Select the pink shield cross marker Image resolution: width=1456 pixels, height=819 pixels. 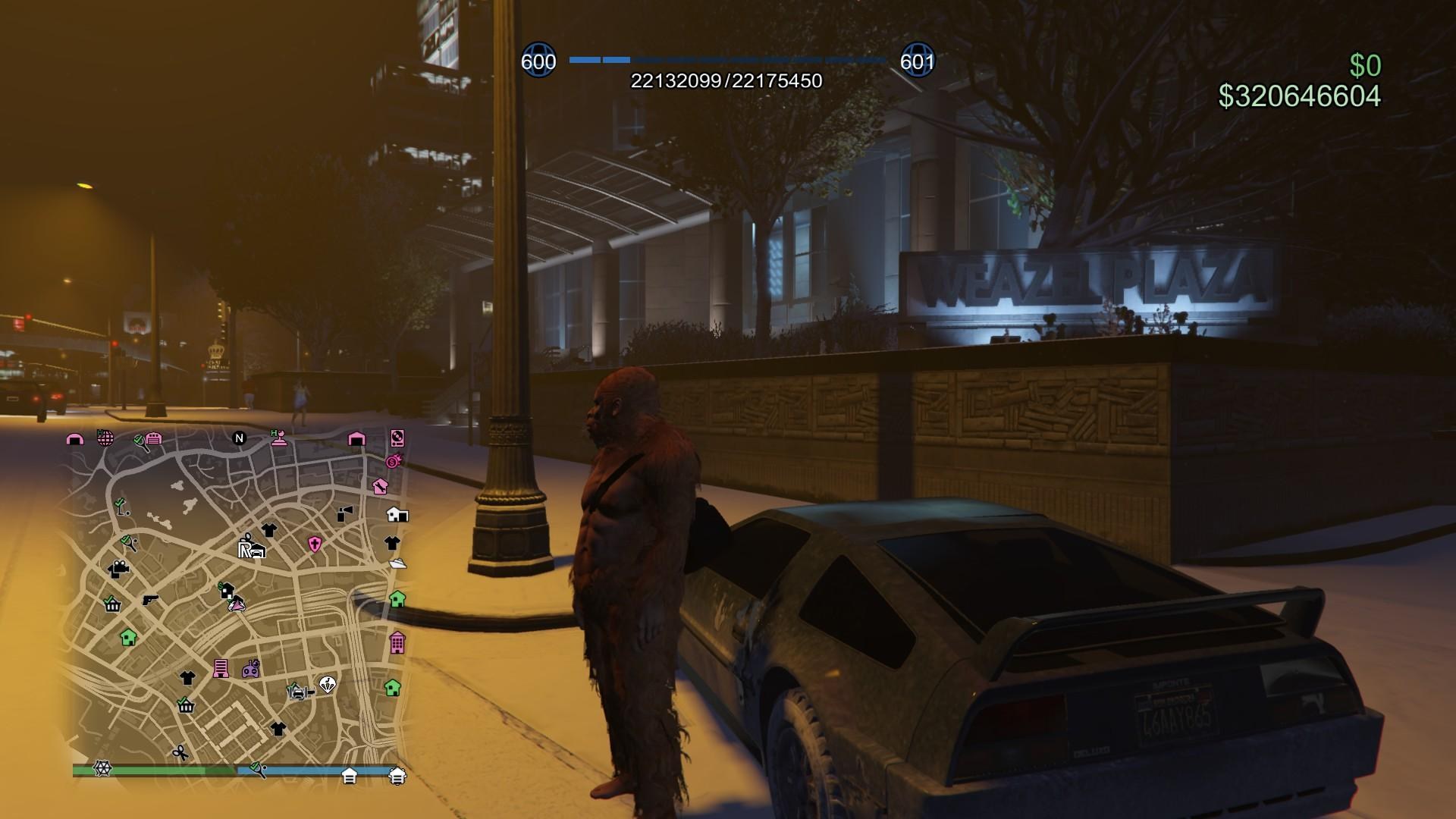click(315, 544)
